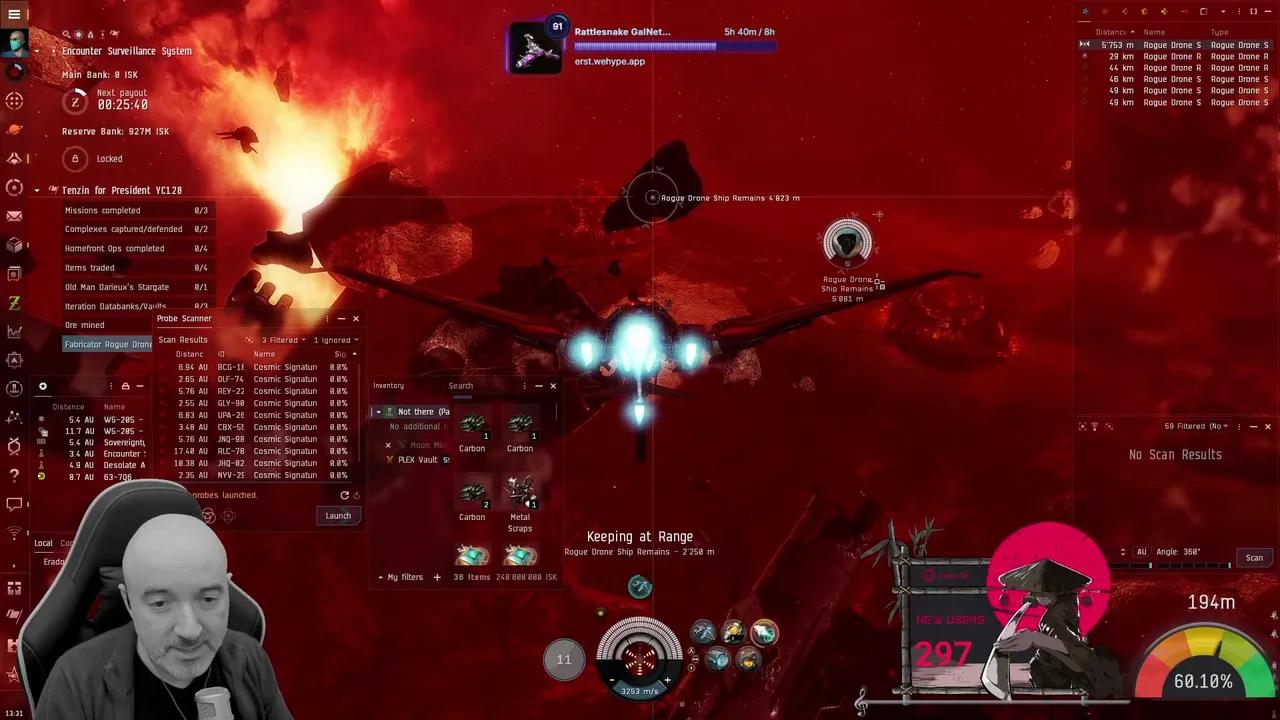Minimize the Probe Scanner window
This screenshot has width=1280, height=720.
tap(341, 319)
